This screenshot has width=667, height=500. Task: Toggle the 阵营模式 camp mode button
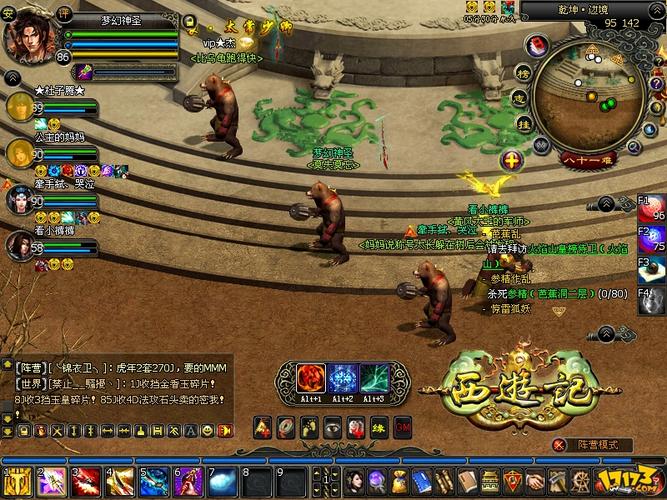[x=598, y=445]
